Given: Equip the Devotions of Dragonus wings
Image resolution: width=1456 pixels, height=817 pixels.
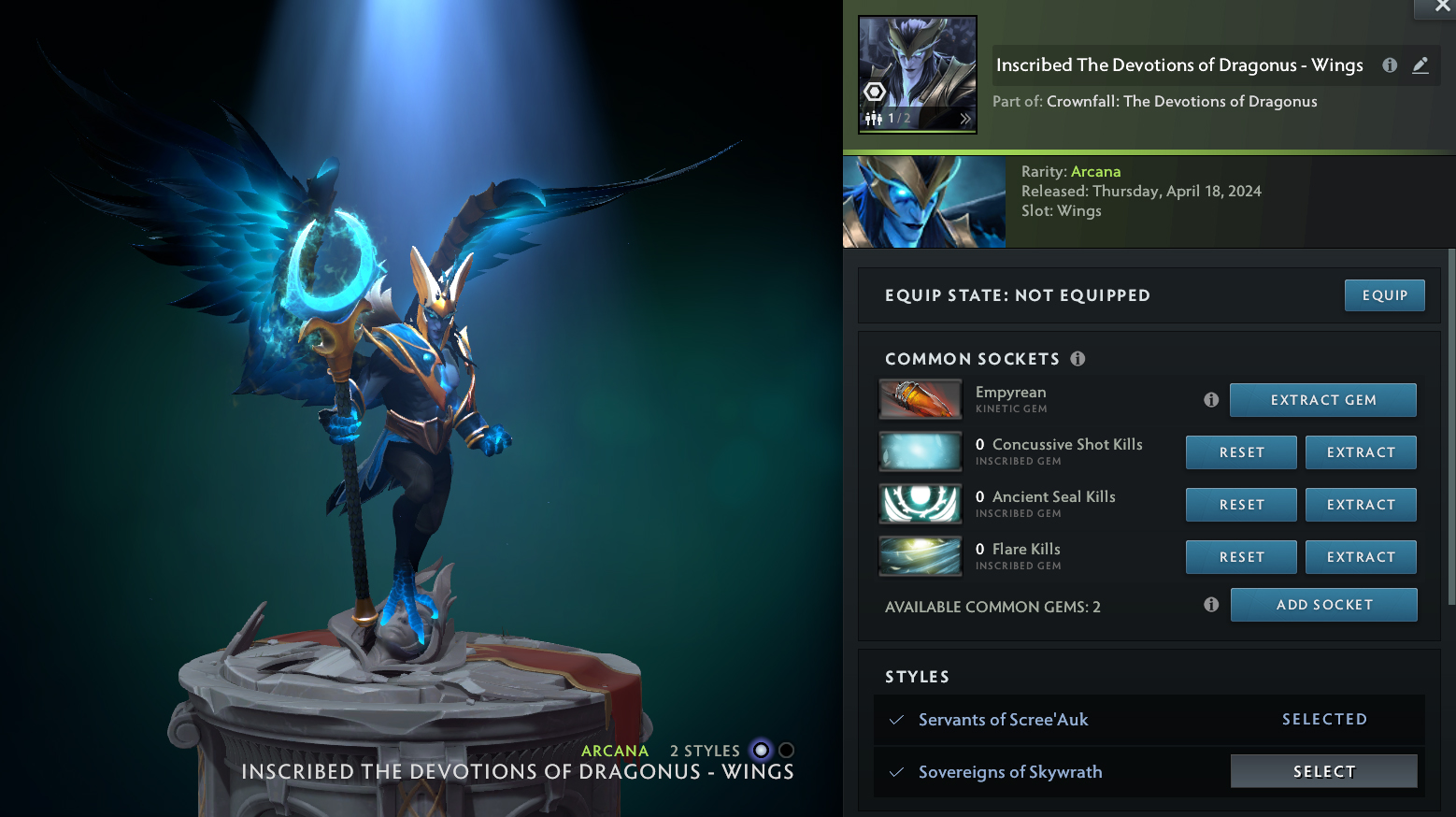Looking at the screenshot, I should (1384, 295).
